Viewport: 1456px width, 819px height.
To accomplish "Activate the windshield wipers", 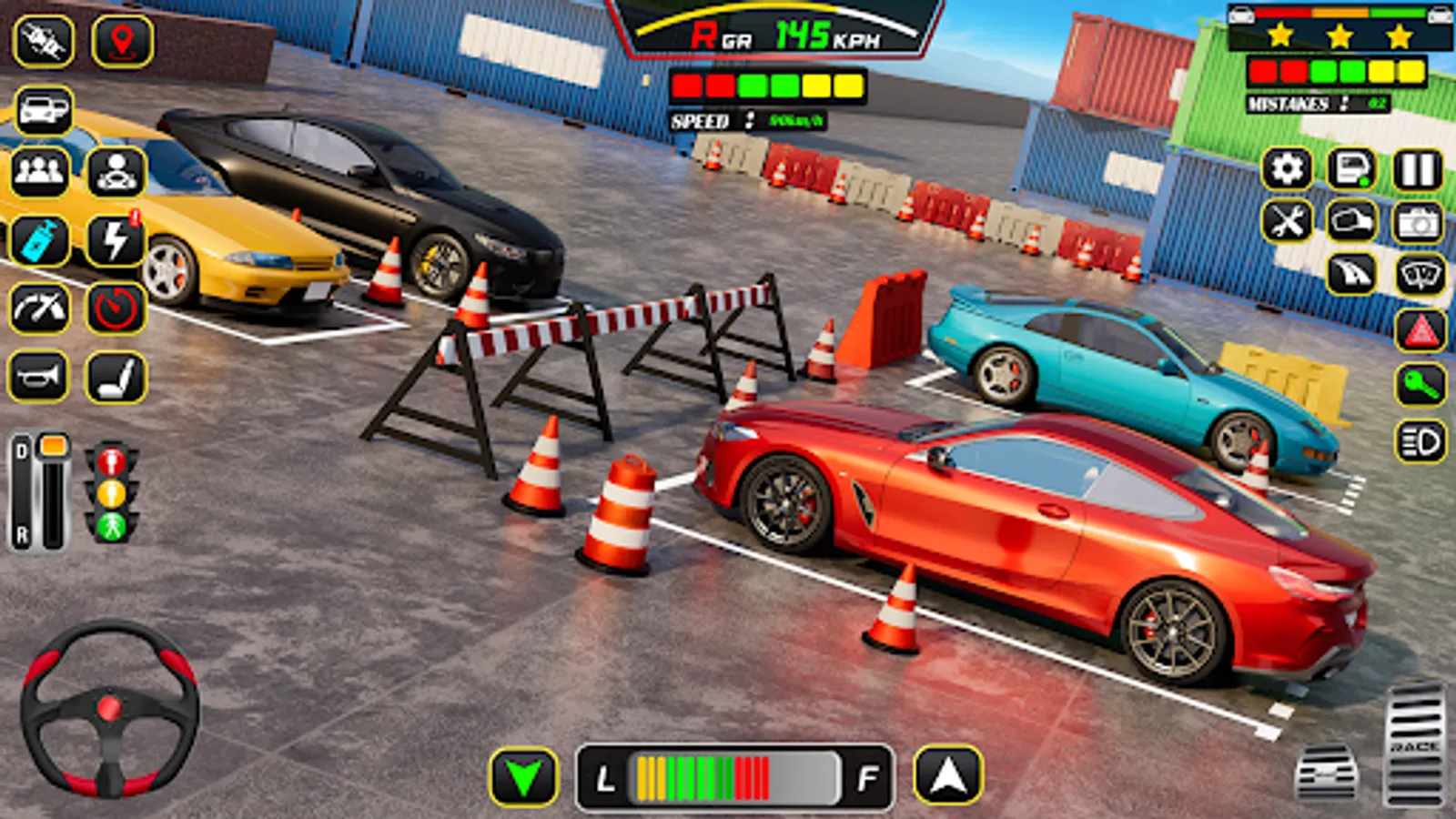I will (1421, 275).
